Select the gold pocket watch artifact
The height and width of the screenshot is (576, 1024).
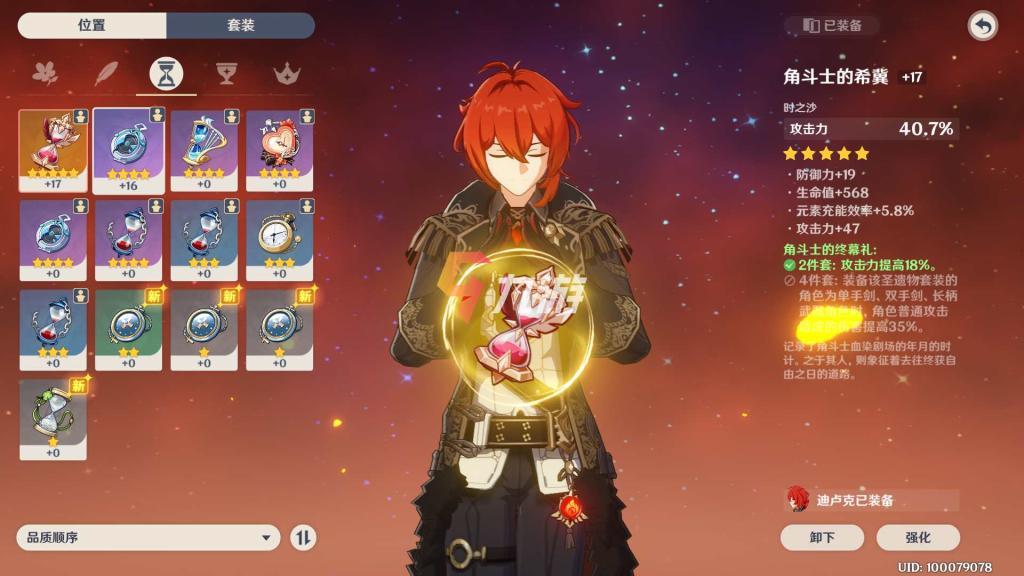[x=280, y=240]
